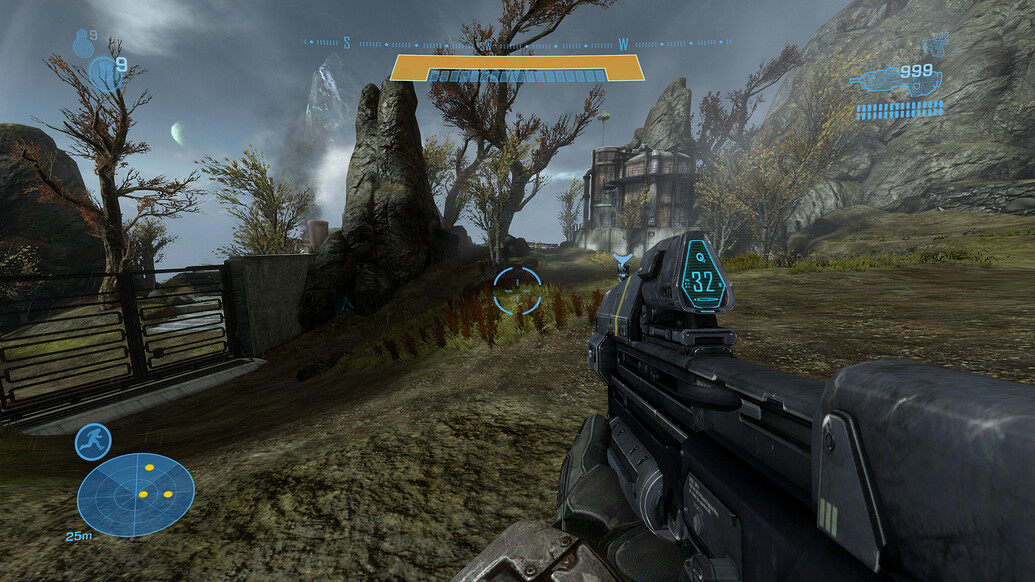Click the circular motion tracker radar

[135, 494]
